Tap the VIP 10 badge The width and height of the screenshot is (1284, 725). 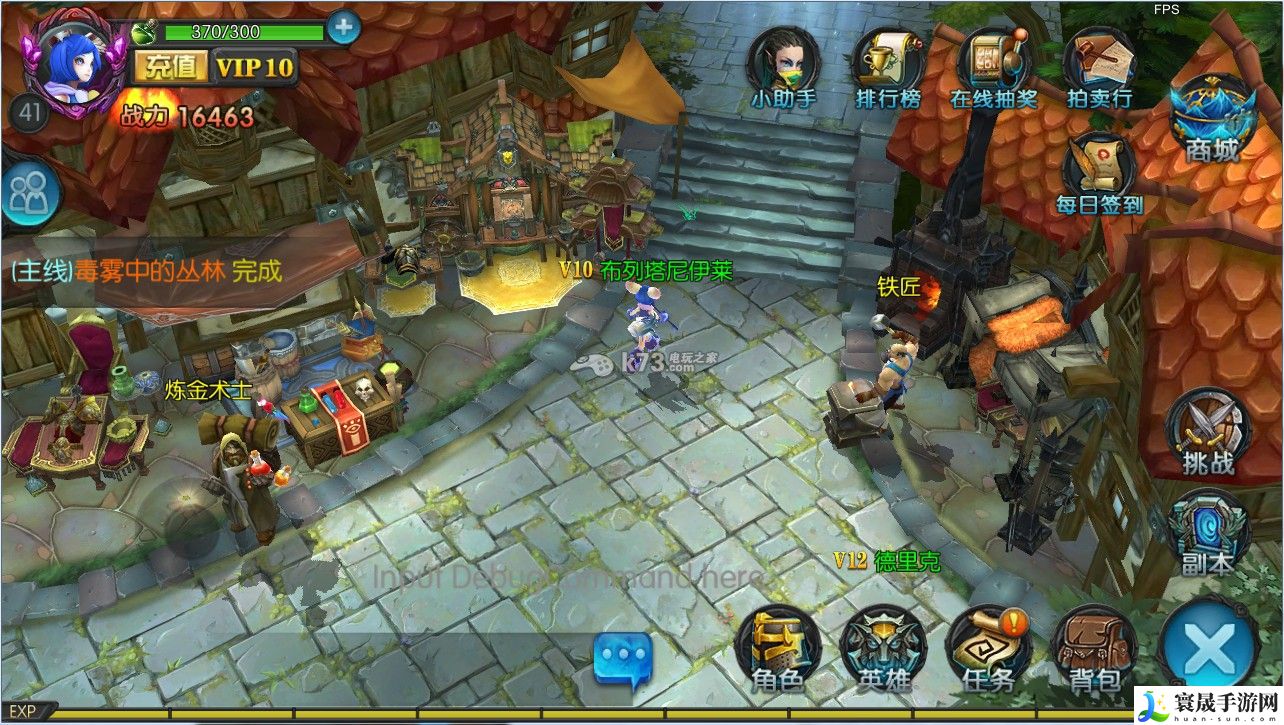click(256, 67)
